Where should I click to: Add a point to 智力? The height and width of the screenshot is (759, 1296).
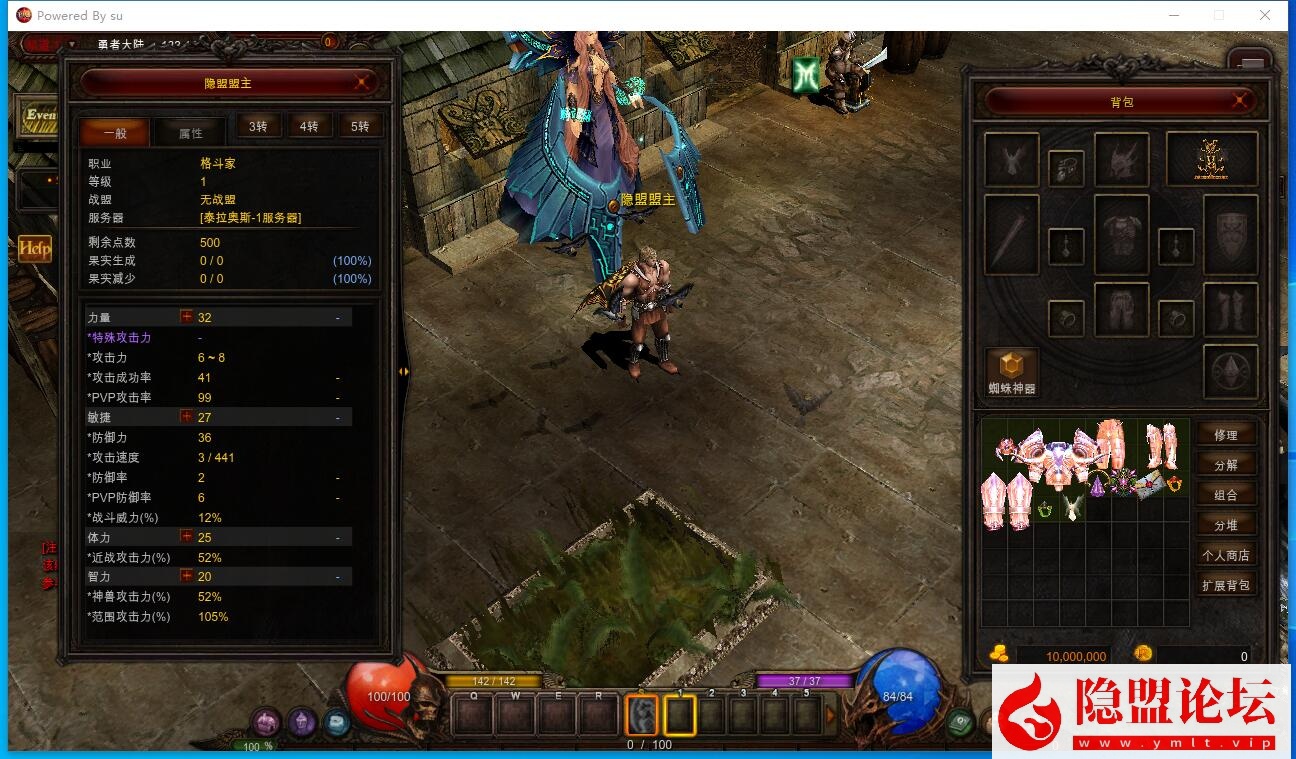click(186, 576)
